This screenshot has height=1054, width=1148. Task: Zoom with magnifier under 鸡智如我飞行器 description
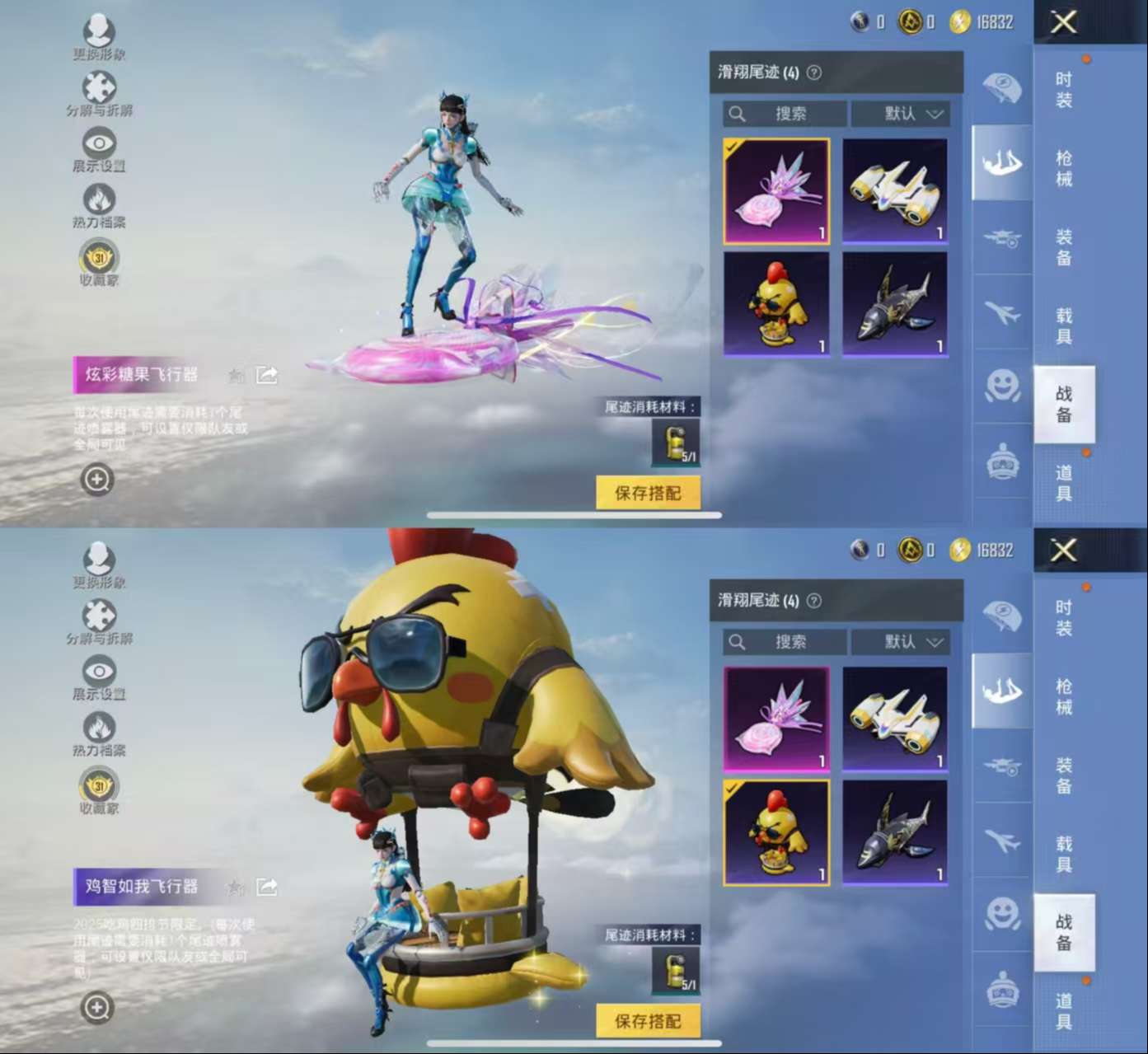pyautogui.click(x=96, y=1007)
